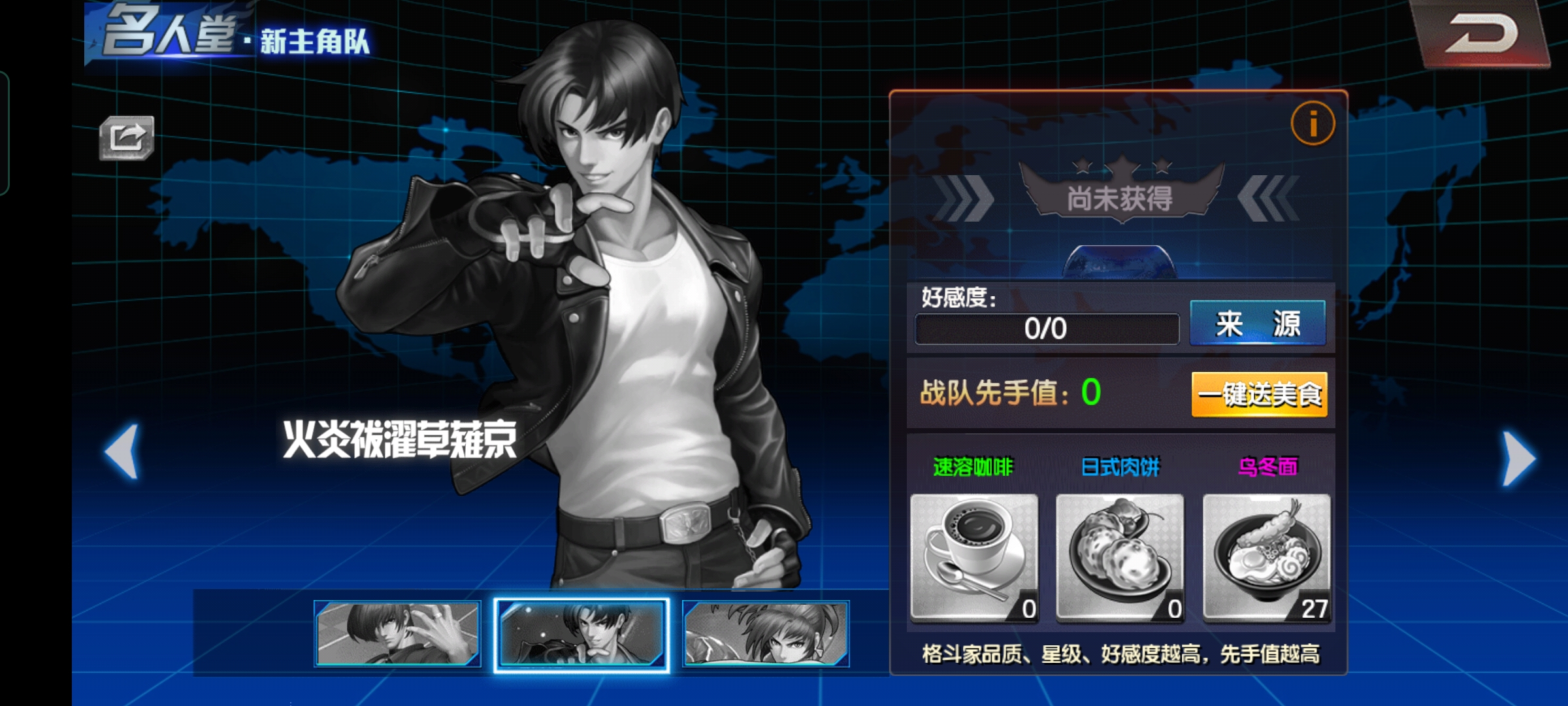Go back using the red return button

1482,34
